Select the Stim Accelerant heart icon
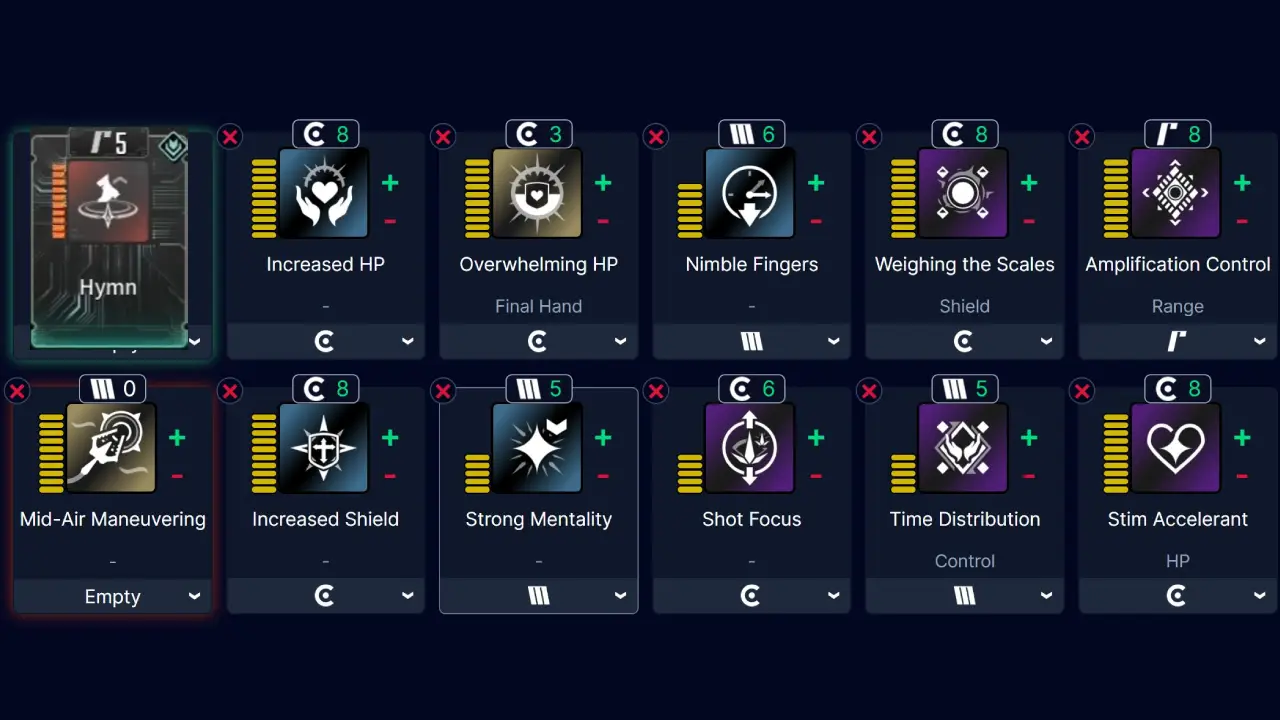The width and height of the screenshot is (1280, 720). [1177, 448]
